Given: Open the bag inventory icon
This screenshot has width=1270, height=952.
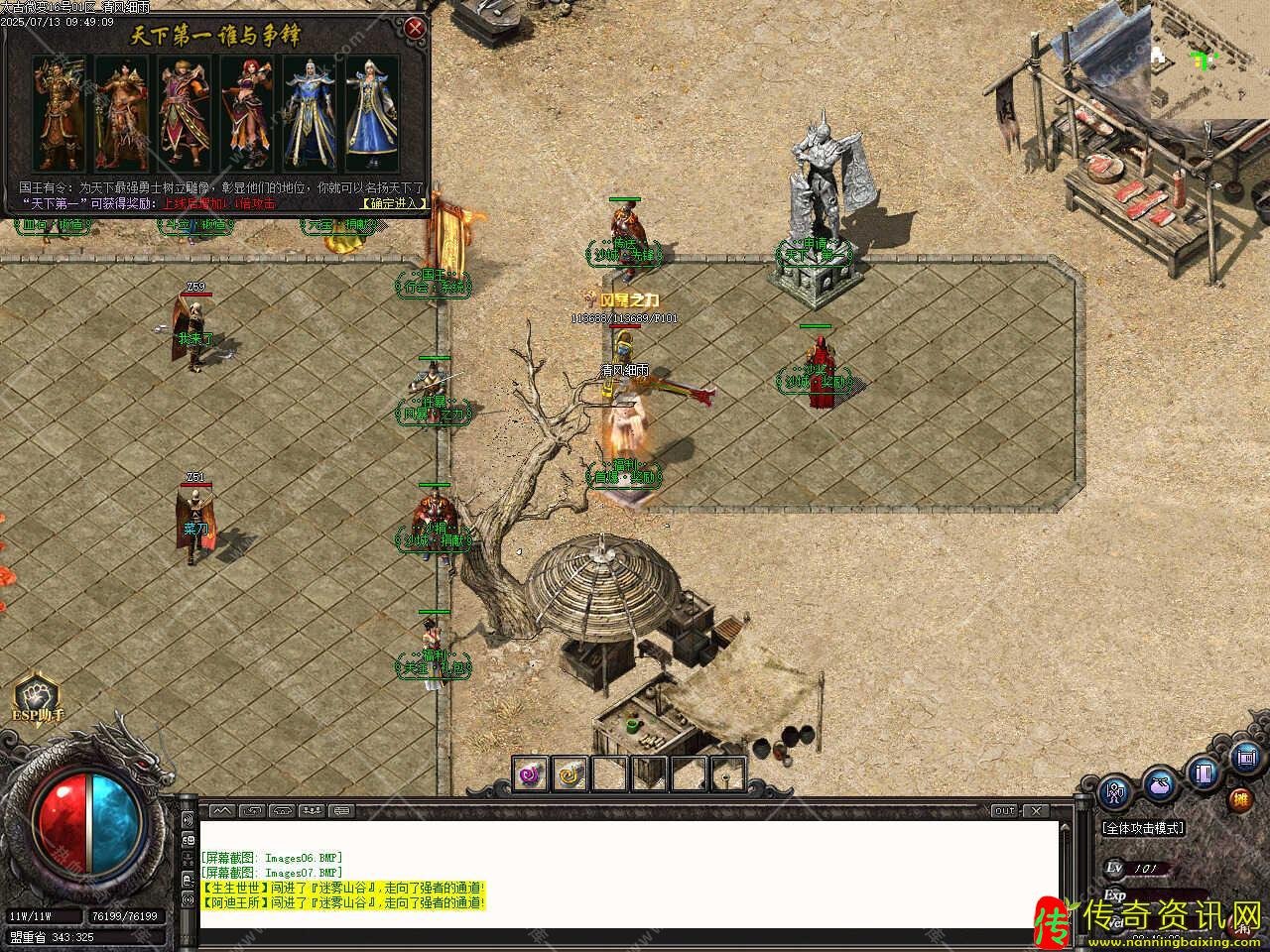Looking at the screenshot, I should tap(1159, 784).
